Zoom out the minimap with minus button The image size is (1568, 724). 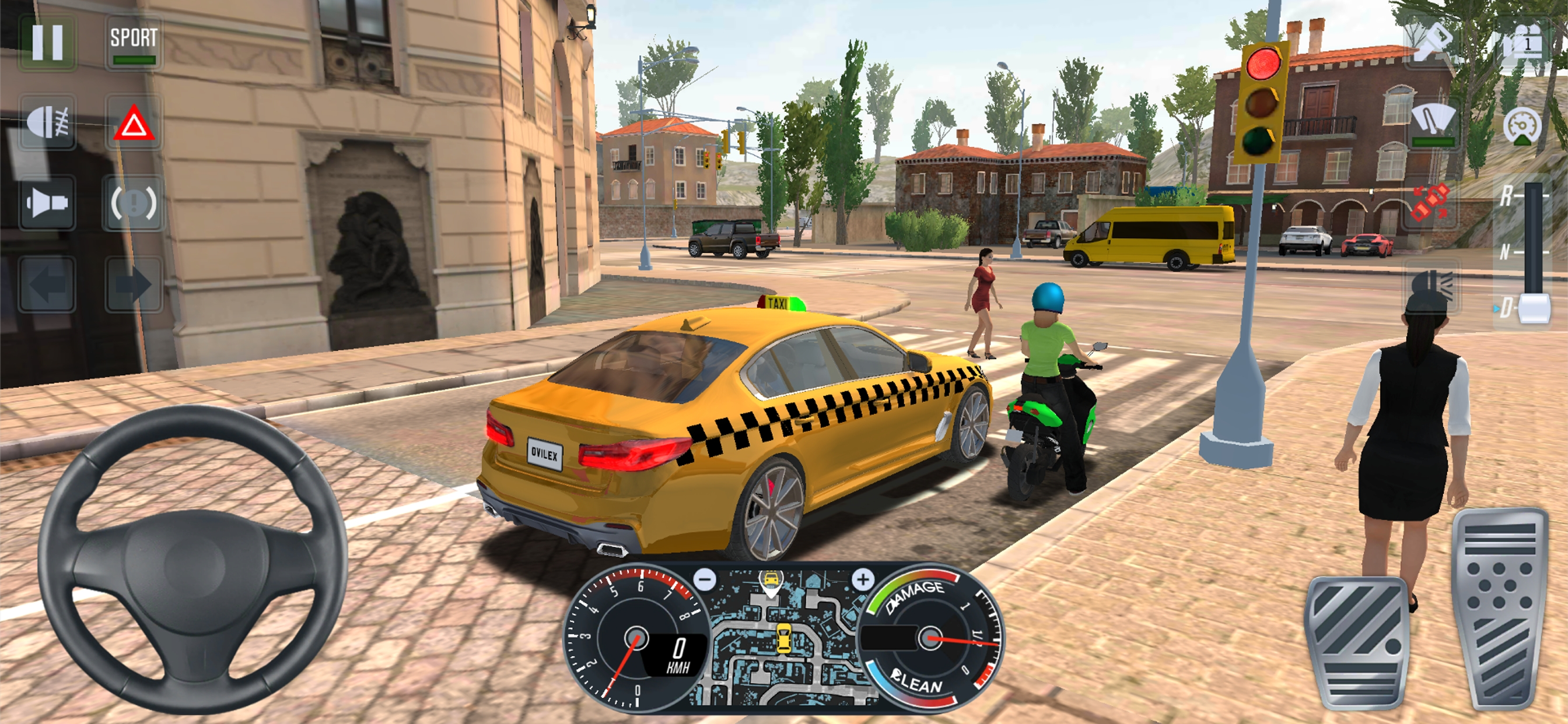(x=705, y=579)
